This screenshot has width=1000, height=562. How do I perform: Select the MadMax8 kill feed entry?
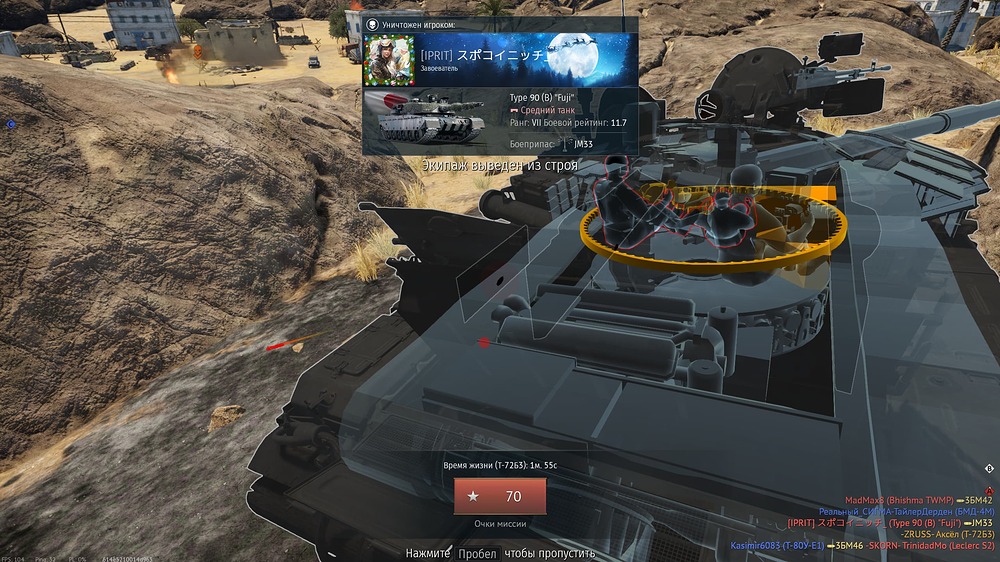pos(918,500)
